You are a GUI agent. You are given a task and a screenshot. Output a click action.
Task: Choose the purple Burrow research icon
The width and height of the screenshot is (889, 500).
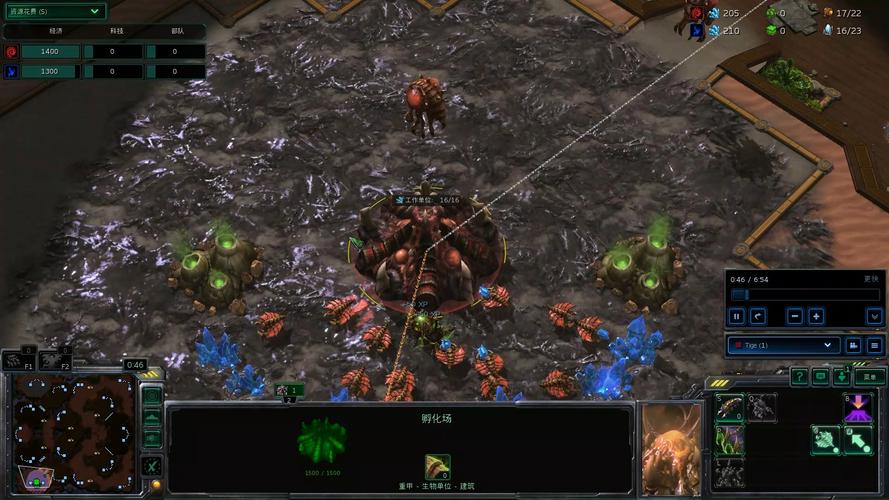pos(857,407)
